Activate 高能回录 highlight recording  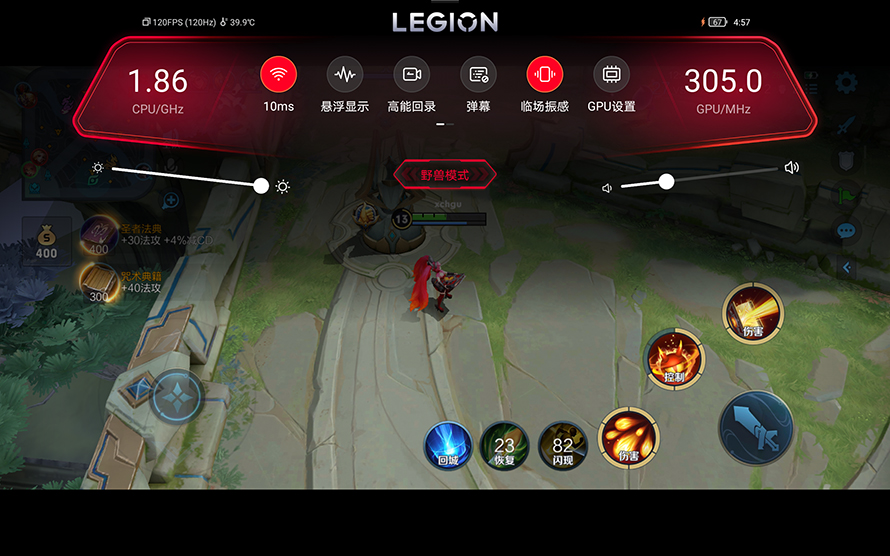coord(411,75)
